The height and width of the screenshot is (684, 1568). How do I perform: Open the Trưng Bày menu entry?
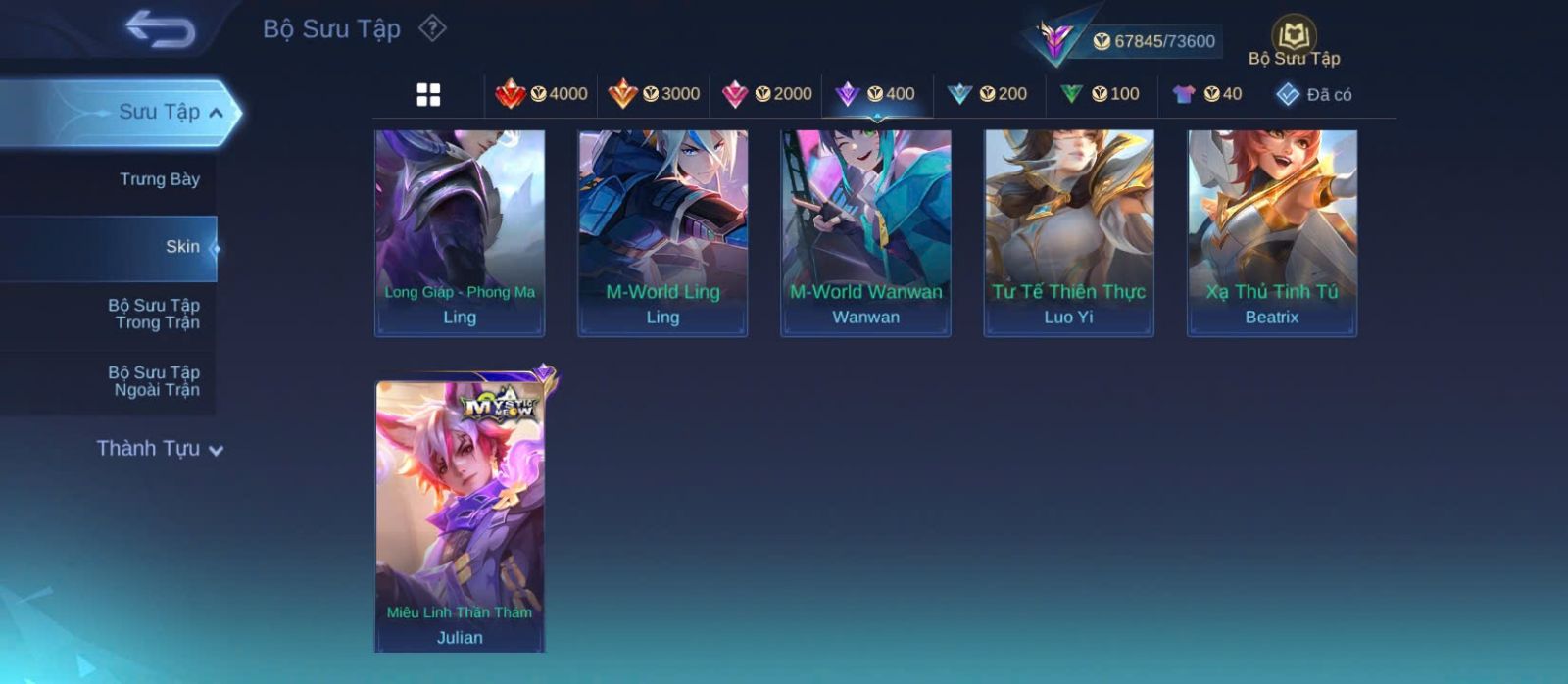pos(159,179)
